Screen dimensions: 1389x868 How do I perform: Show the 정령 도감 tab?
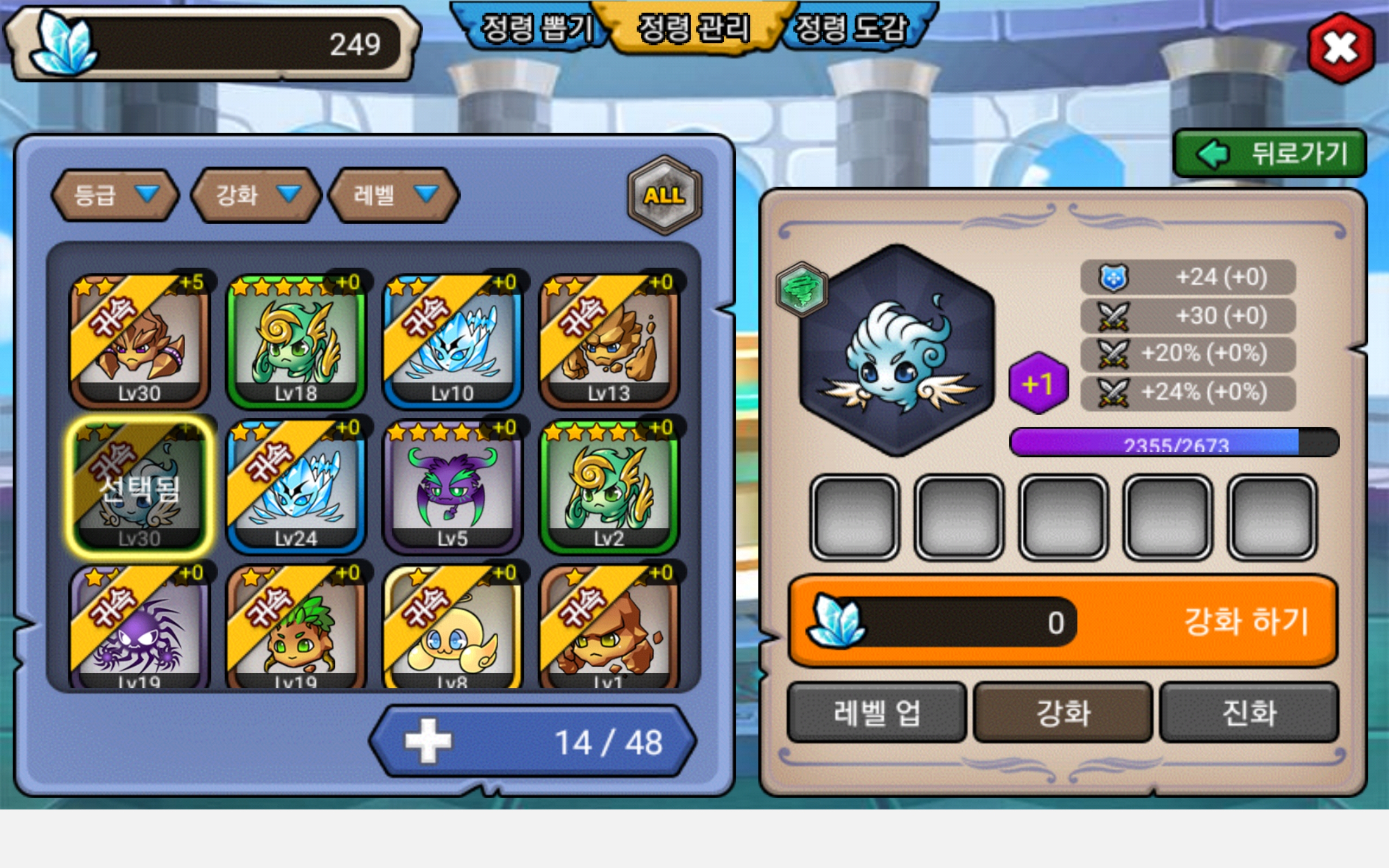point(851,29)
